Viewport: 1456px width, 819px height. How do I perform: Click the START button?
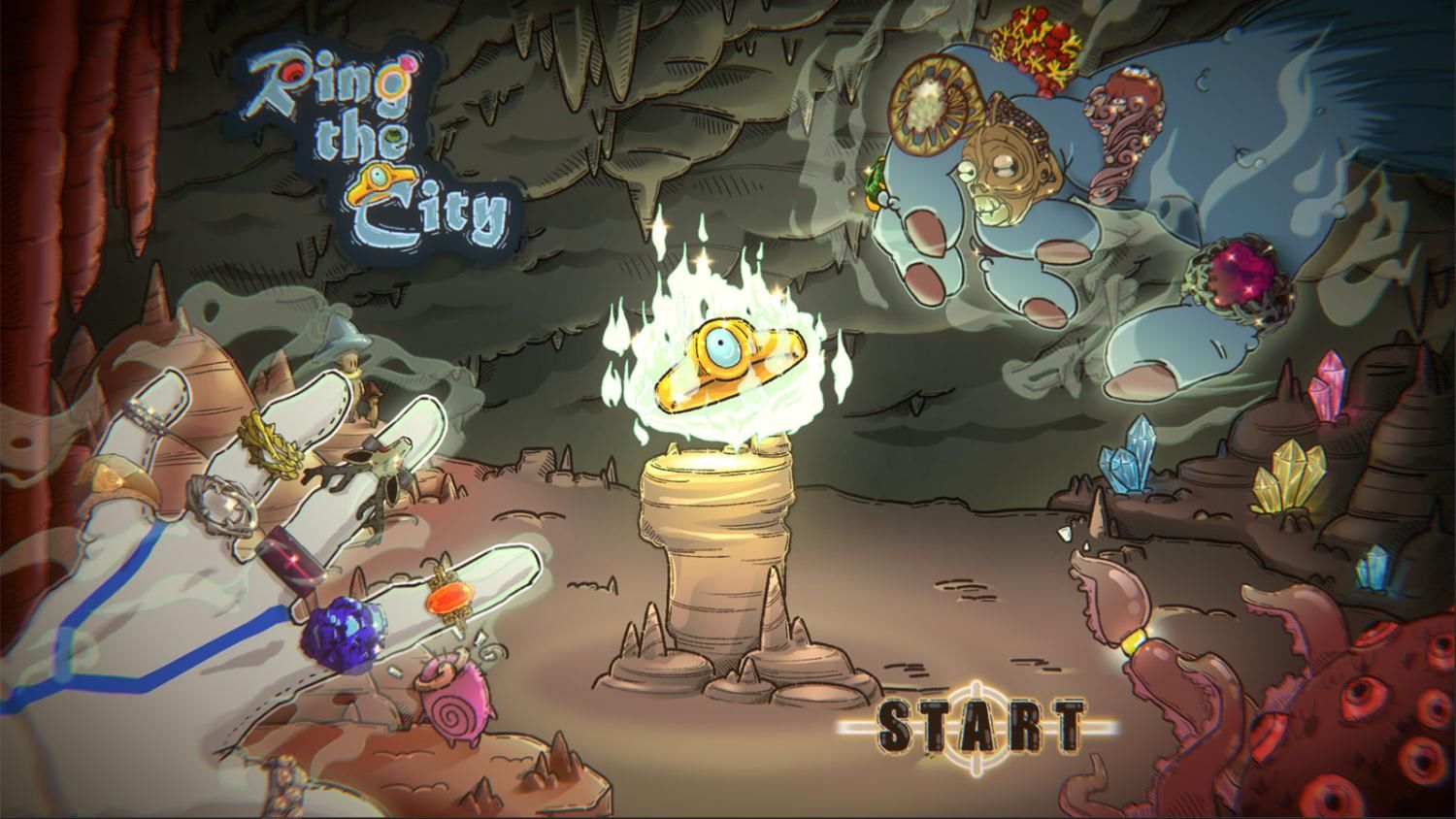[980, 725]
